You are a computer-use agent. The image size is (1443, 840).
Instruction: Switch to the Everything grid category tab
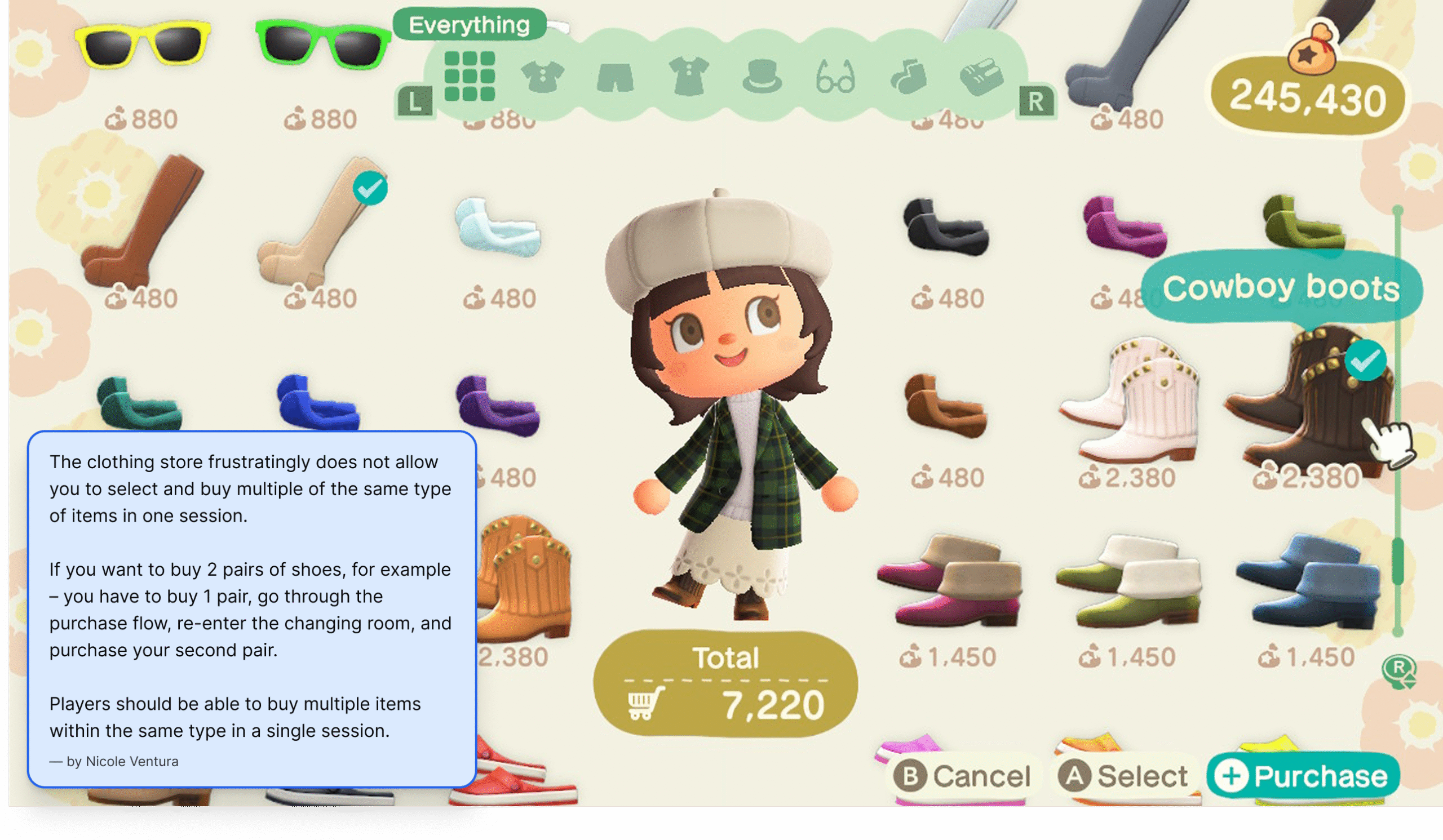(470, 76)
